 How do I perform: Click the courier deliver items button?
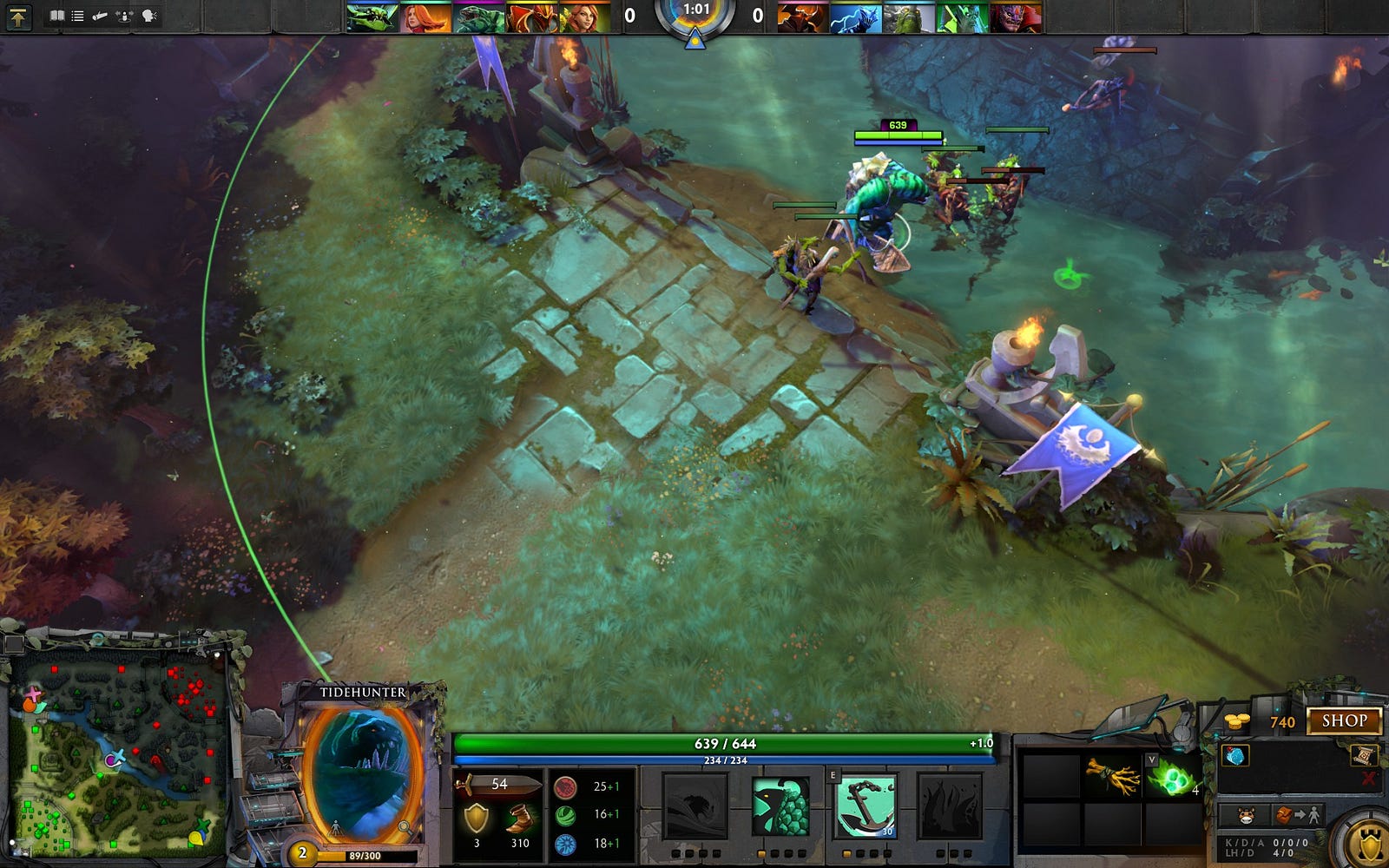click(x=1299, y=816)
